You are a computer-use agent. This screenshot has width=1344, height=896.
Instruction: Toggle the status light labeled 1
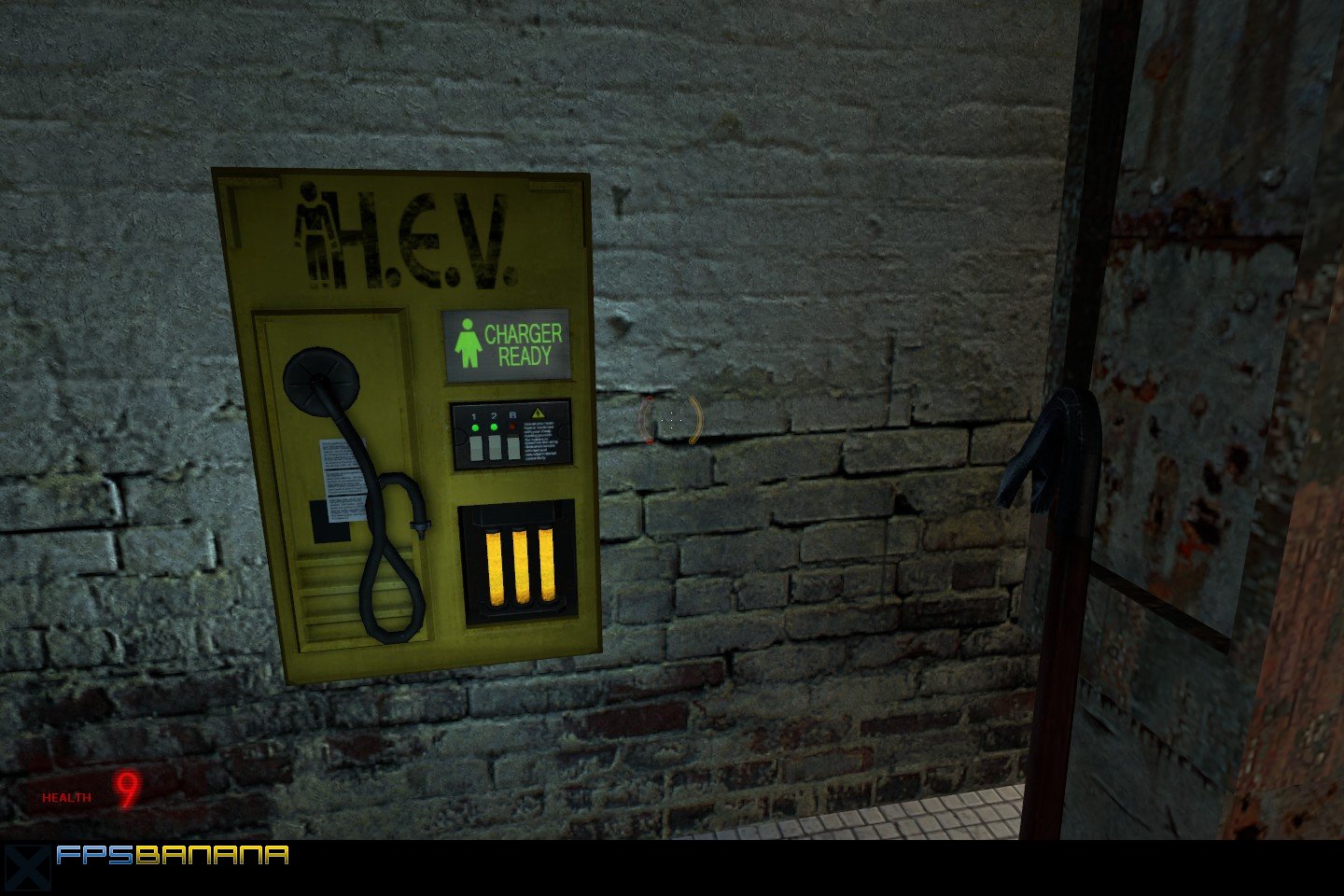coord(475,427)
